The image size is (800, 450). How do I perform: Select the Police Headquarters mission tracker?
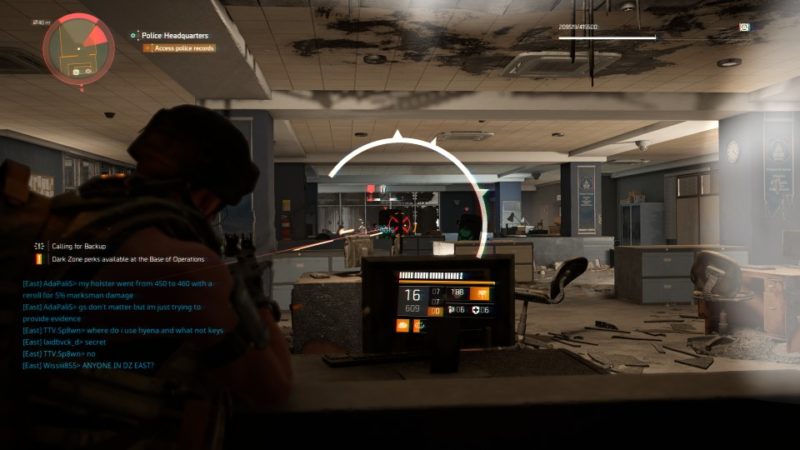pyautogui.click(x=166, y=35)
